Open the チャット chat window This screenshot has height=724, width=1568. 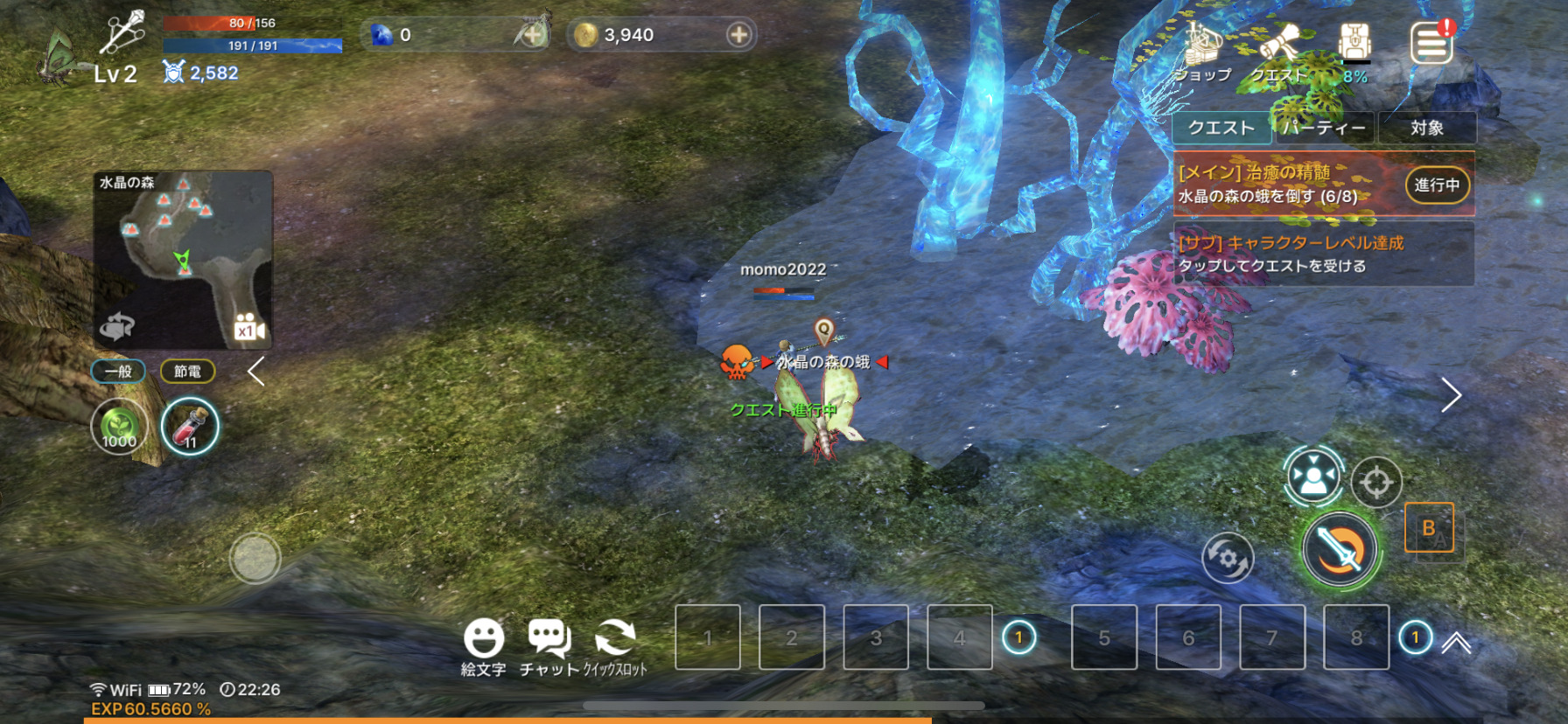[x=549, y=647]
